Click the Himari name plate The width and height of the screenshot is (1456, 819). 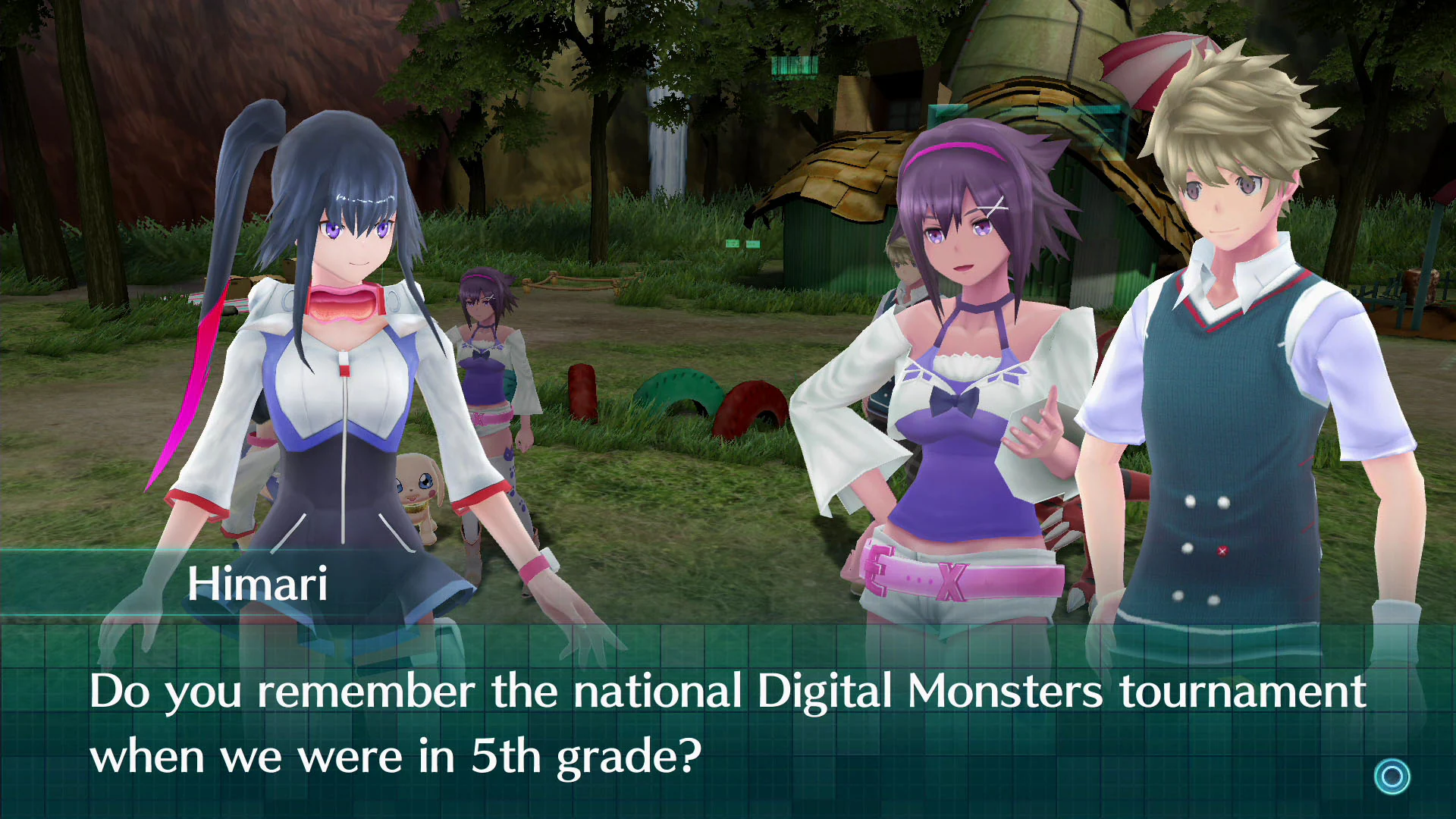pos(258,584)
